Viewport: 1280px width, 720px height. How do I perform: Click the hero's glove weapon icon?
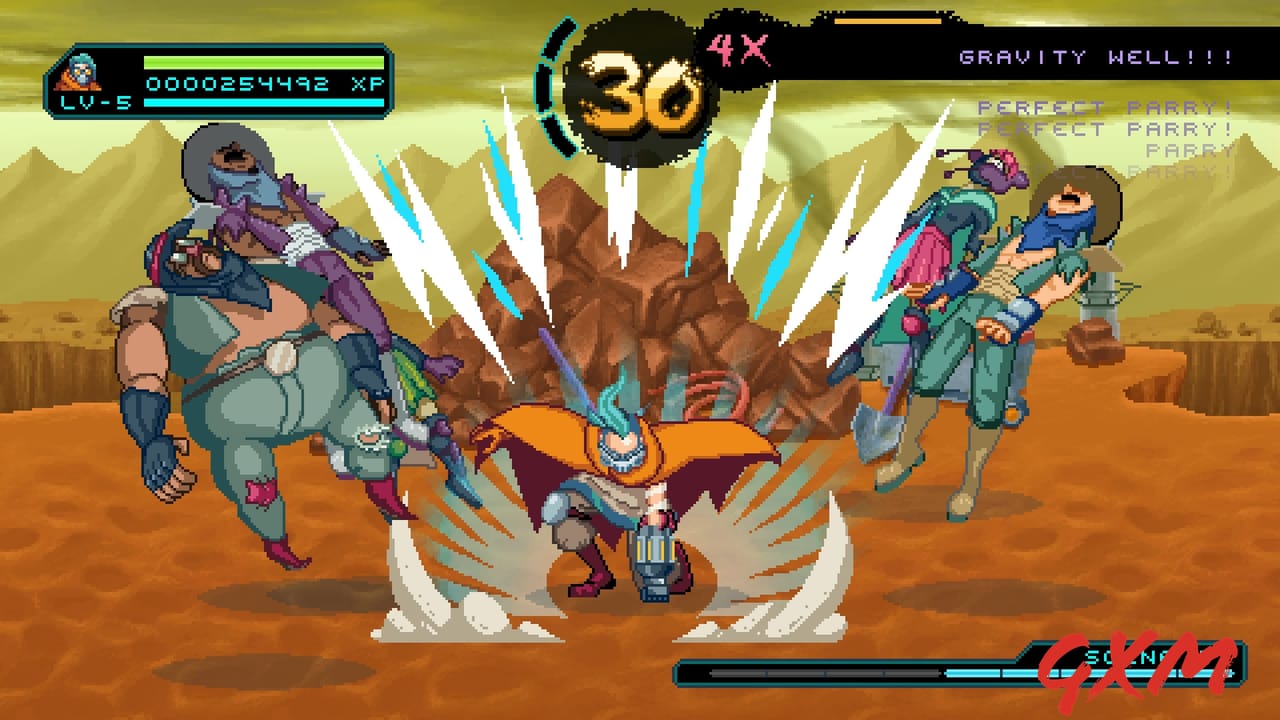(x=655, y=555)
